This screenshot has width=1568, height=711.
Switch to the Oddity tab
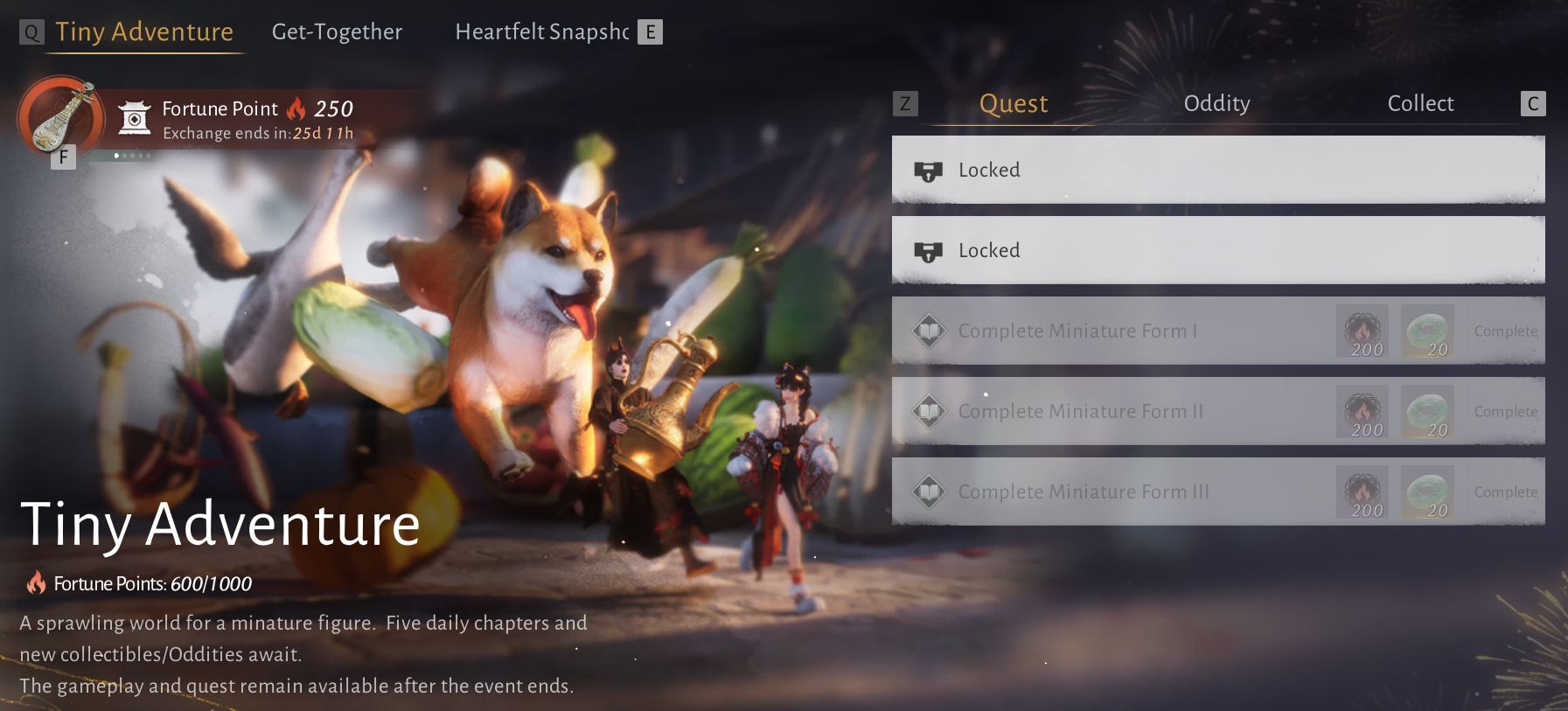click(1216, 104)
